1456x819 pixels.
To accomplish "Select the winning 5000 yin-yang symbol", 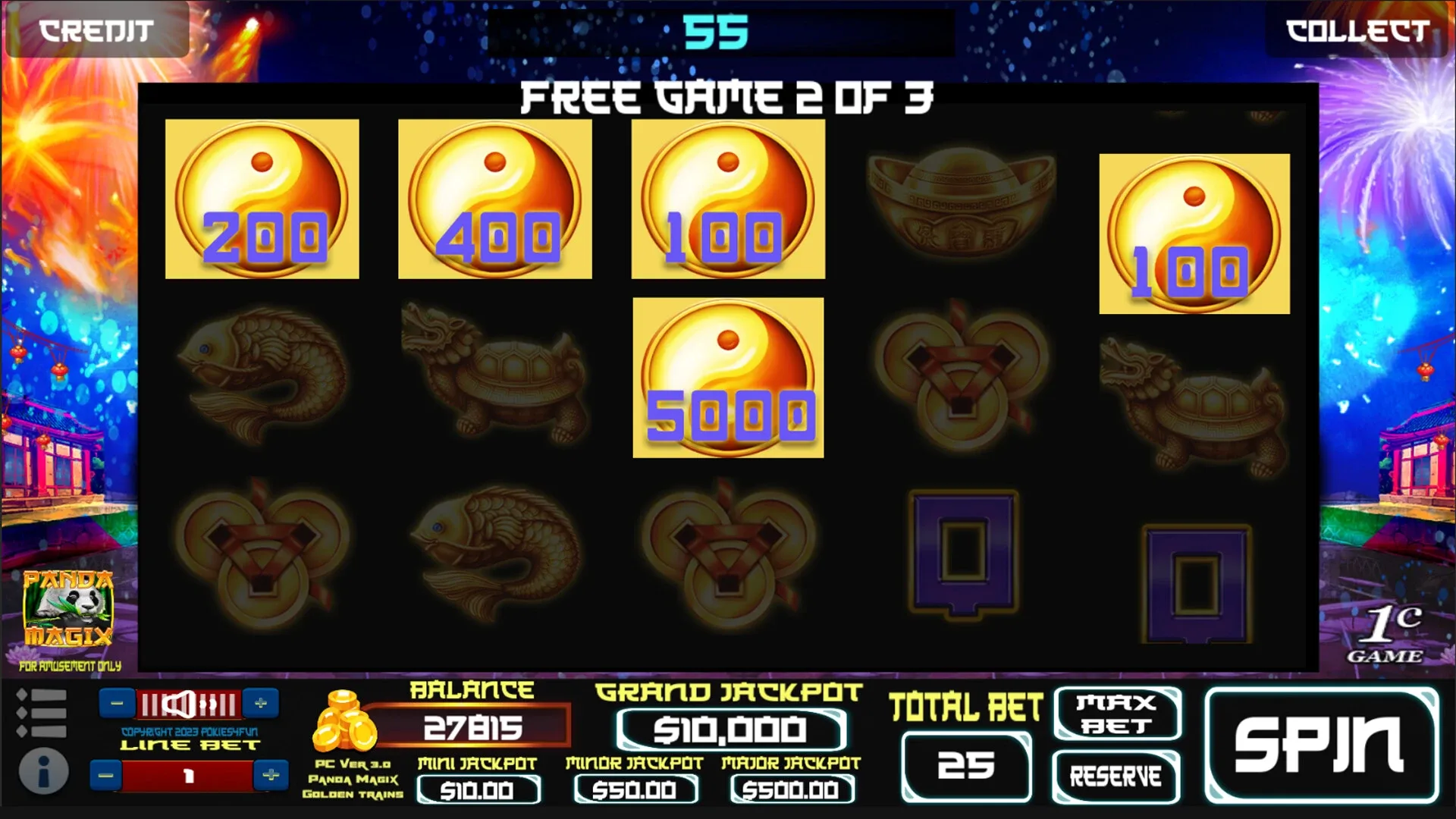I will click(728, 375).
